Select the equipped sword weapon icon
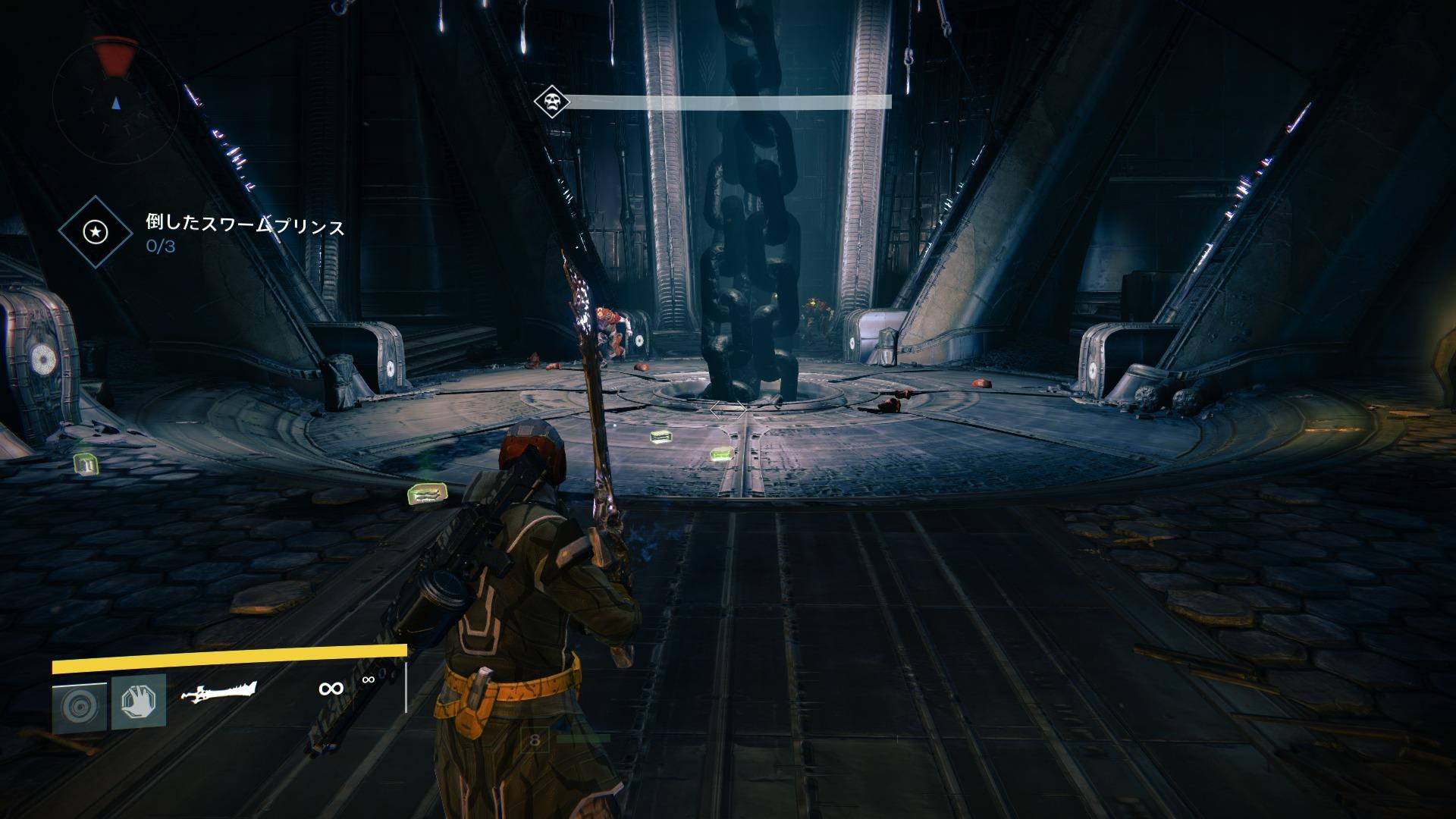Screen dimensions: 1456x819 219,692
